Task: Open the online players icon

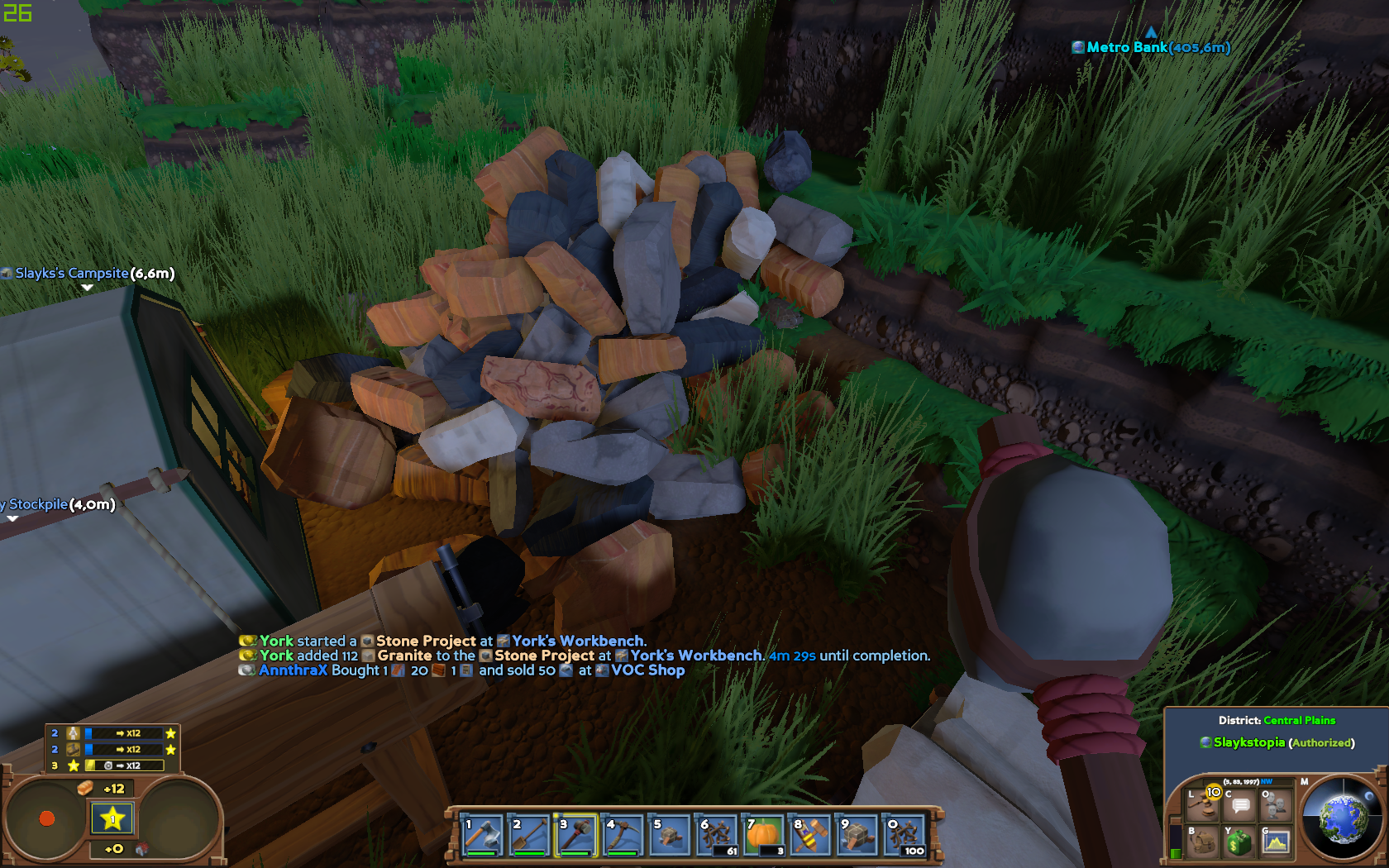Action: (x=1276, y=804)
